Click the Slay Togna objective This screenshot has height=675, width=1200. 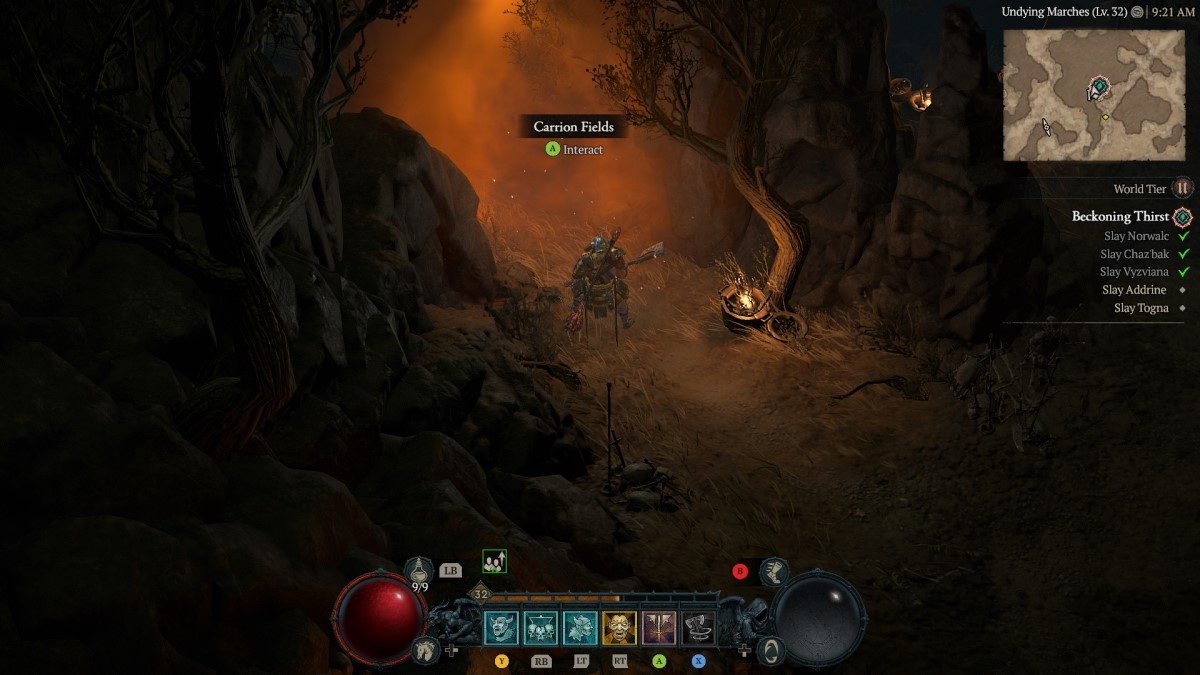point(1140,308)
